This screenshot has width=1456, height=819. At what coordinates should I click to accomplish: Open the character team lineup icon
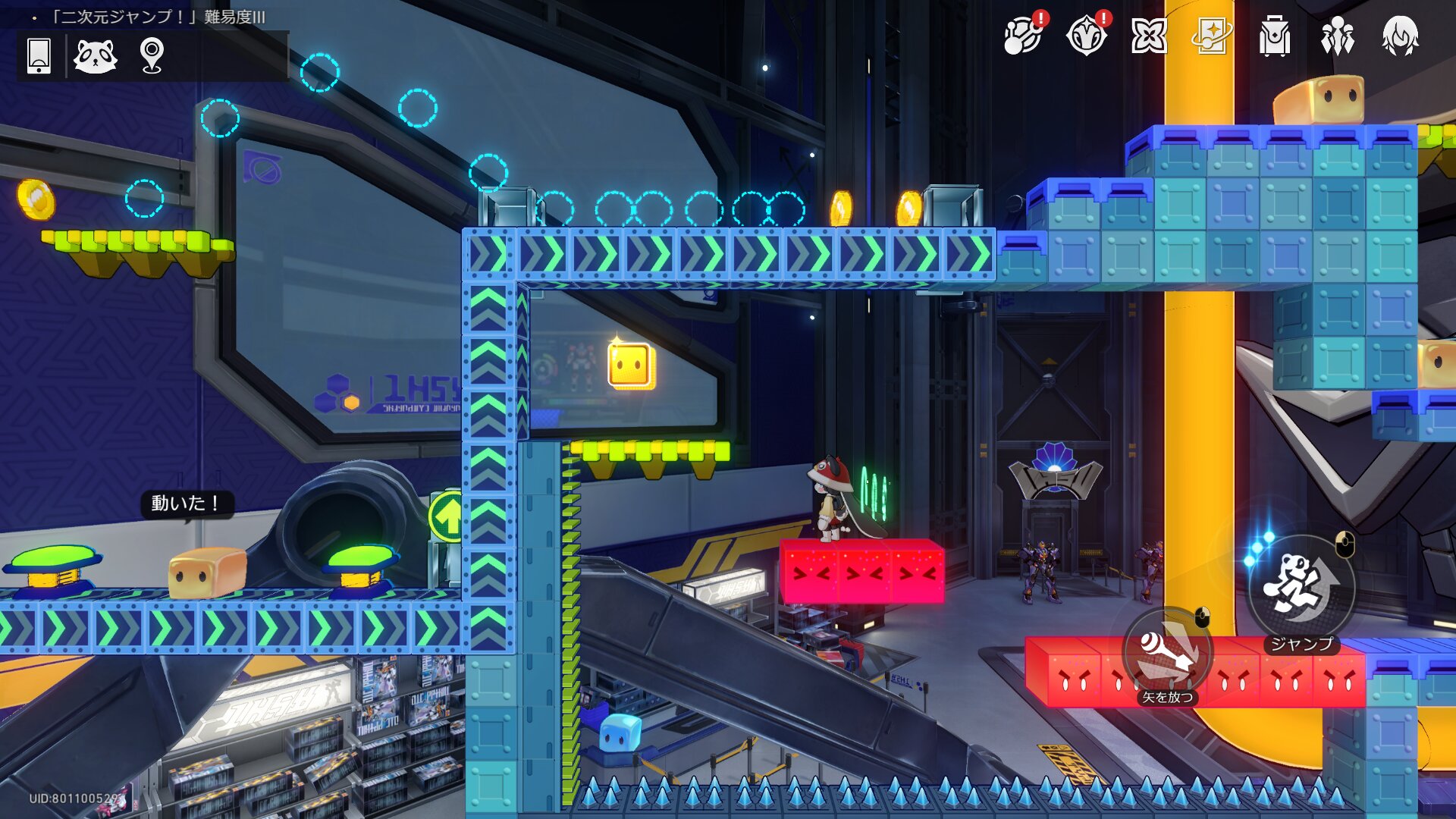pos(1337,36)
